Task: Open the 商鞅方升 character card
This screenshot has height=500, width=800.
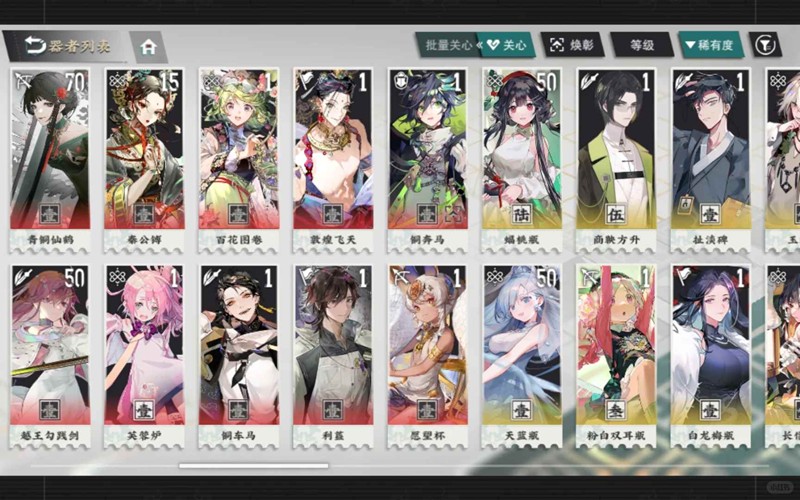Action: tap(616, 155)
